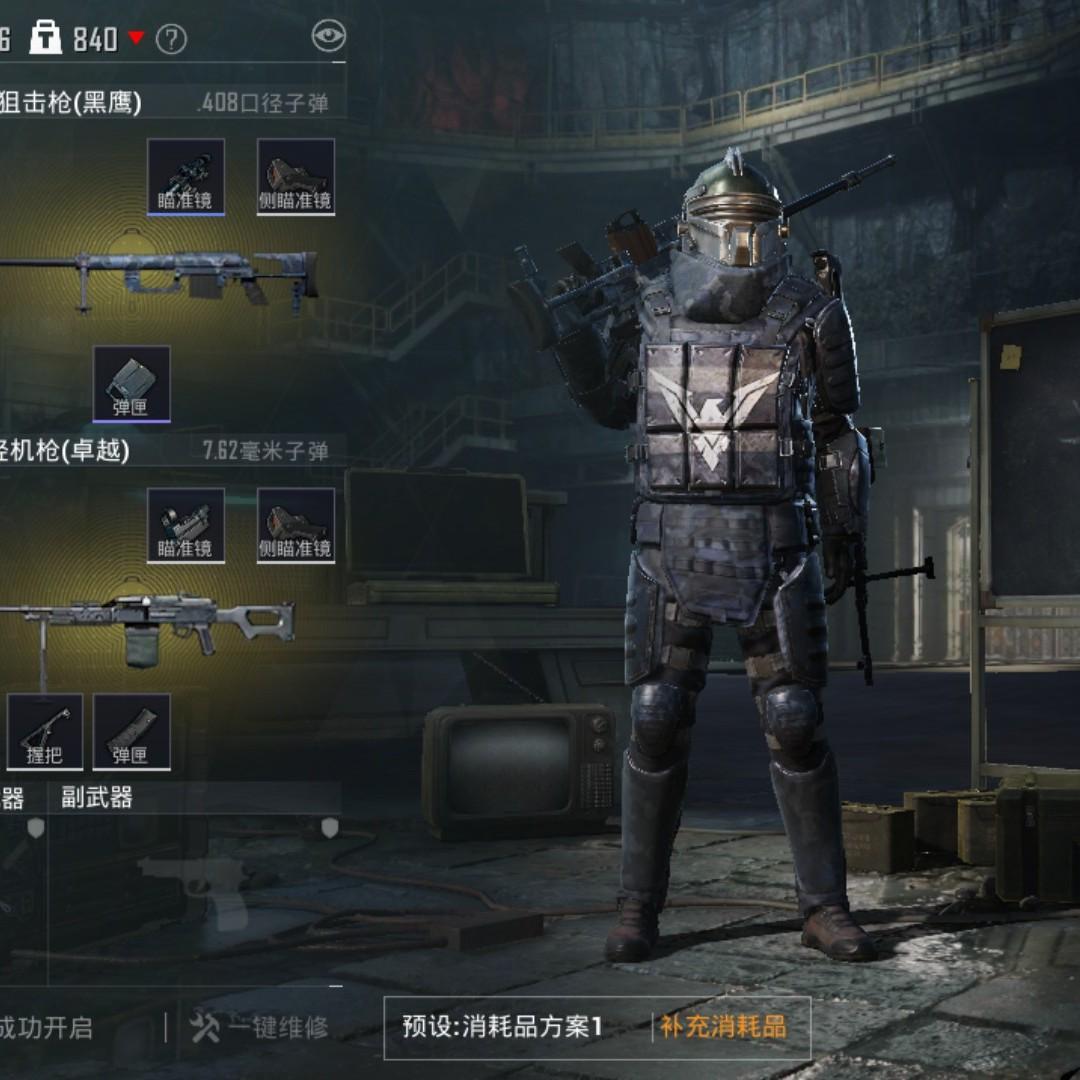
Task: Open the sniper rifle's 弹匣 magazine slot
Action: tap(131, 384)
